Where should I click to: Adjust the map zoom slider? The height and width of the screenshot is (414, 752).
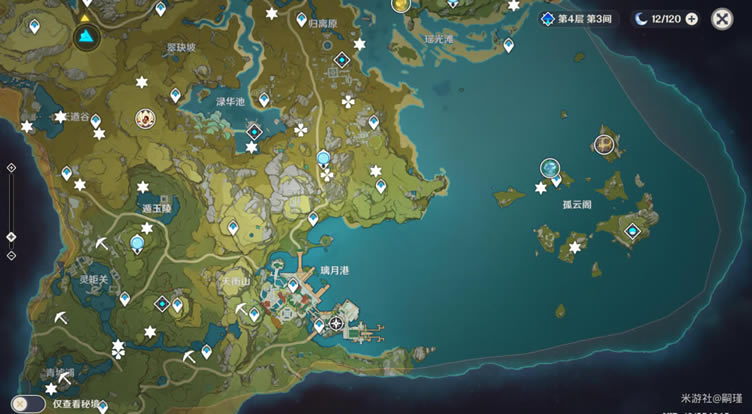[11, 237]
